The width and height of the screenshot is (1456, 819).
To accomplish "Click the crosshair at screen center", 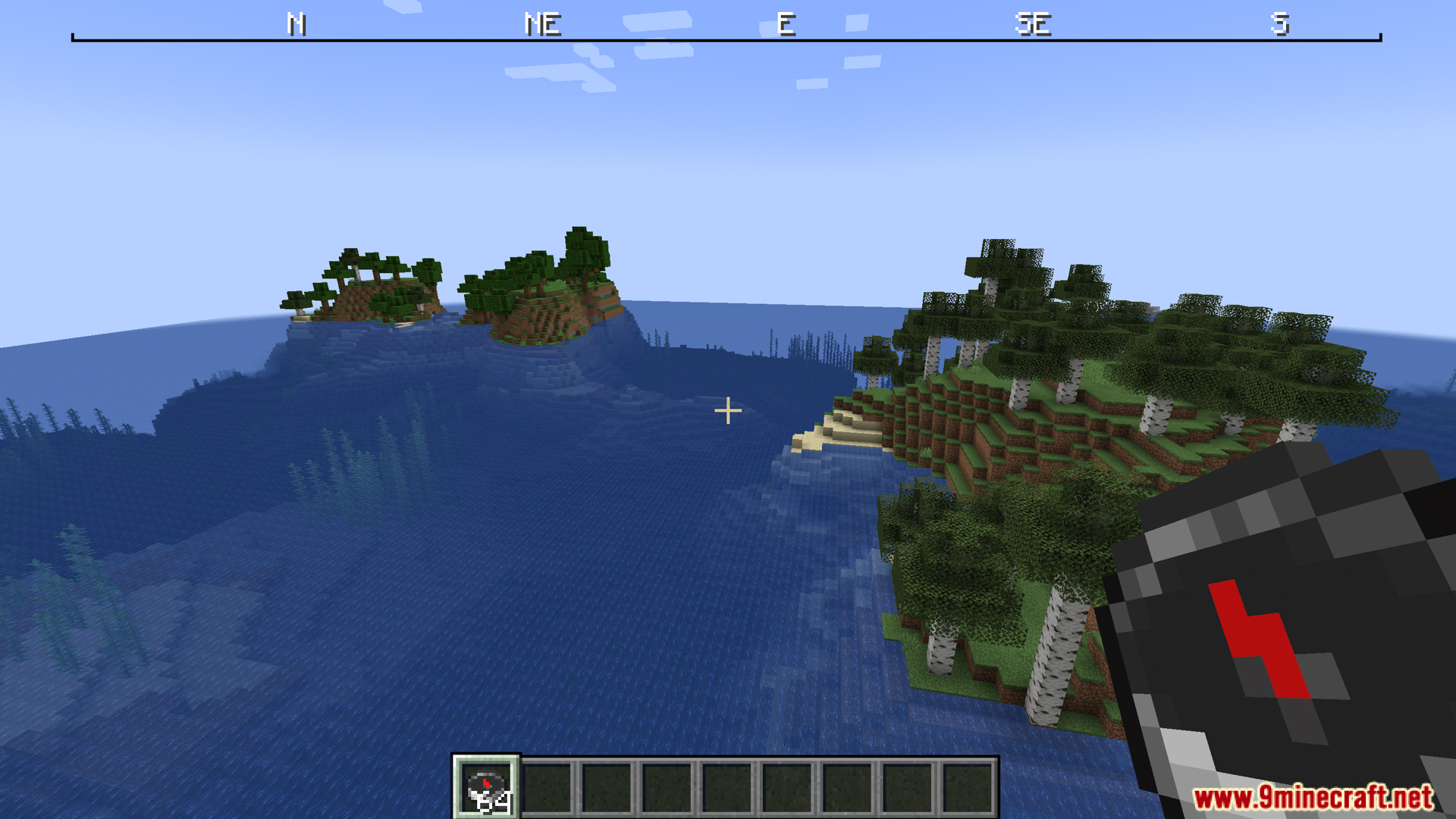I will 728,410.
